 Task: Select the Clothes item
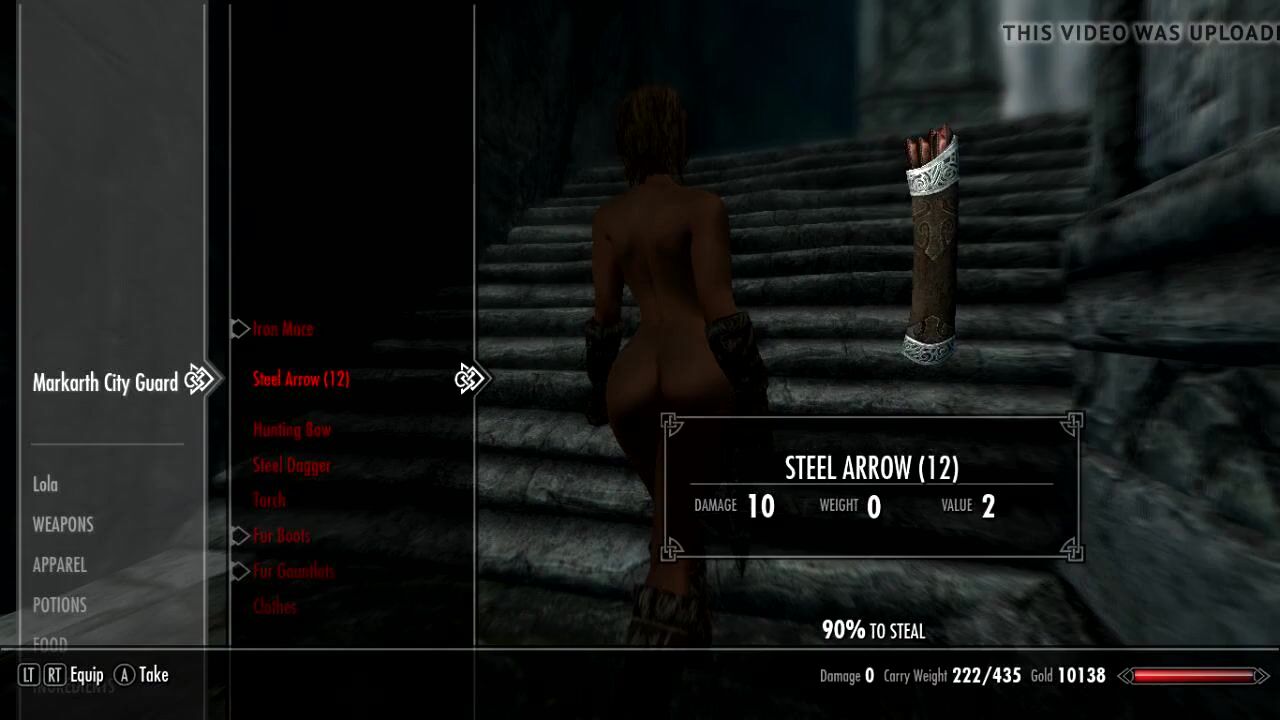point(275,607)
